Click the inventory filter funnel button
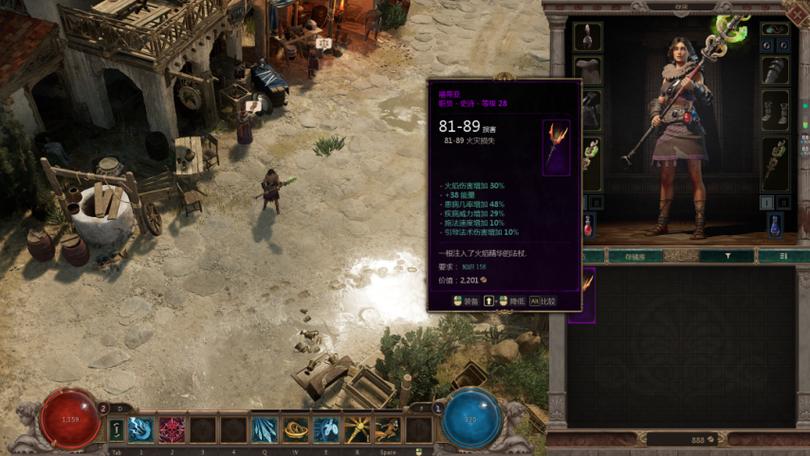Screen dimensions: 810x456 (727, 256)
